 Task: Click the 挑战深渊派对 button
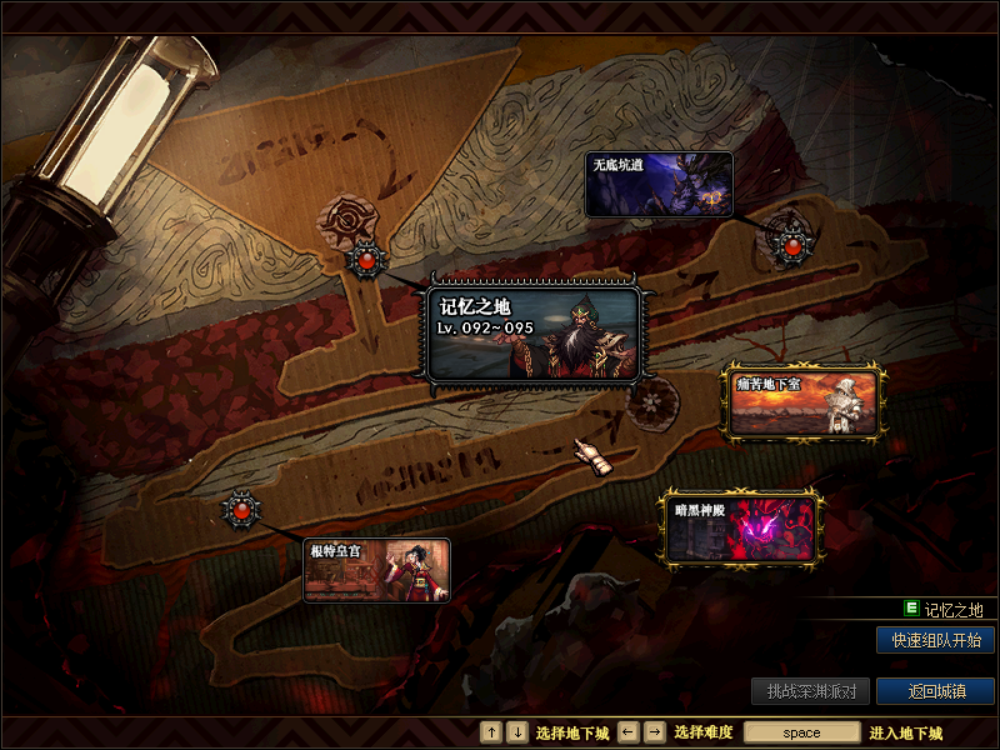click(x=811, y=691)
